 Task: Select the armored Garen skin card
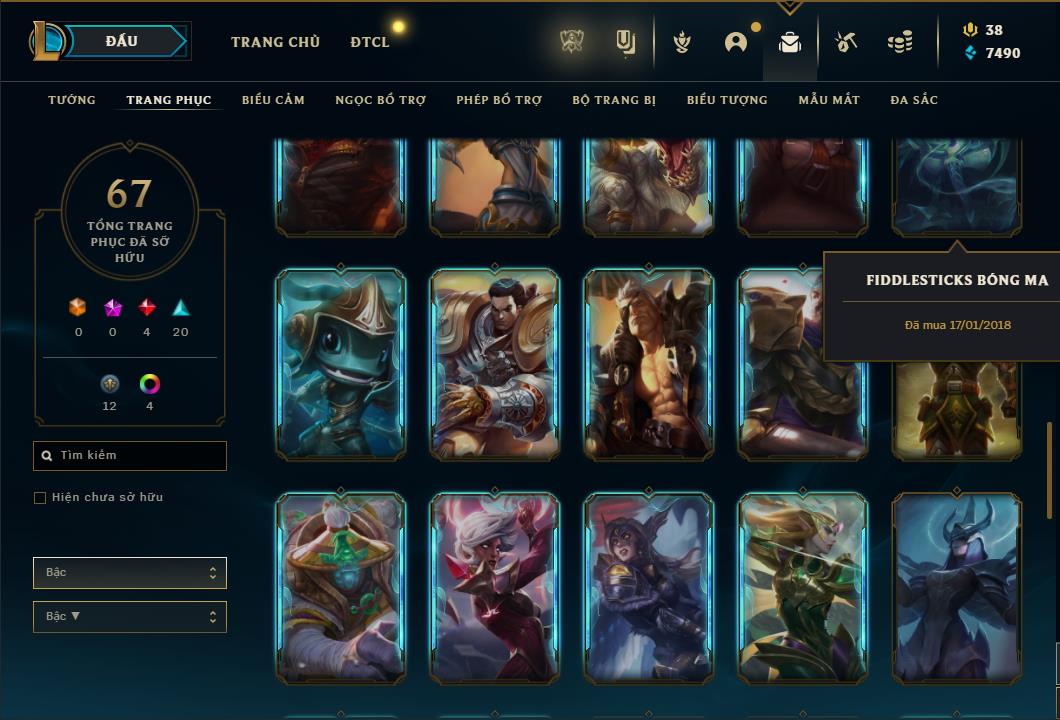[495, 365]
